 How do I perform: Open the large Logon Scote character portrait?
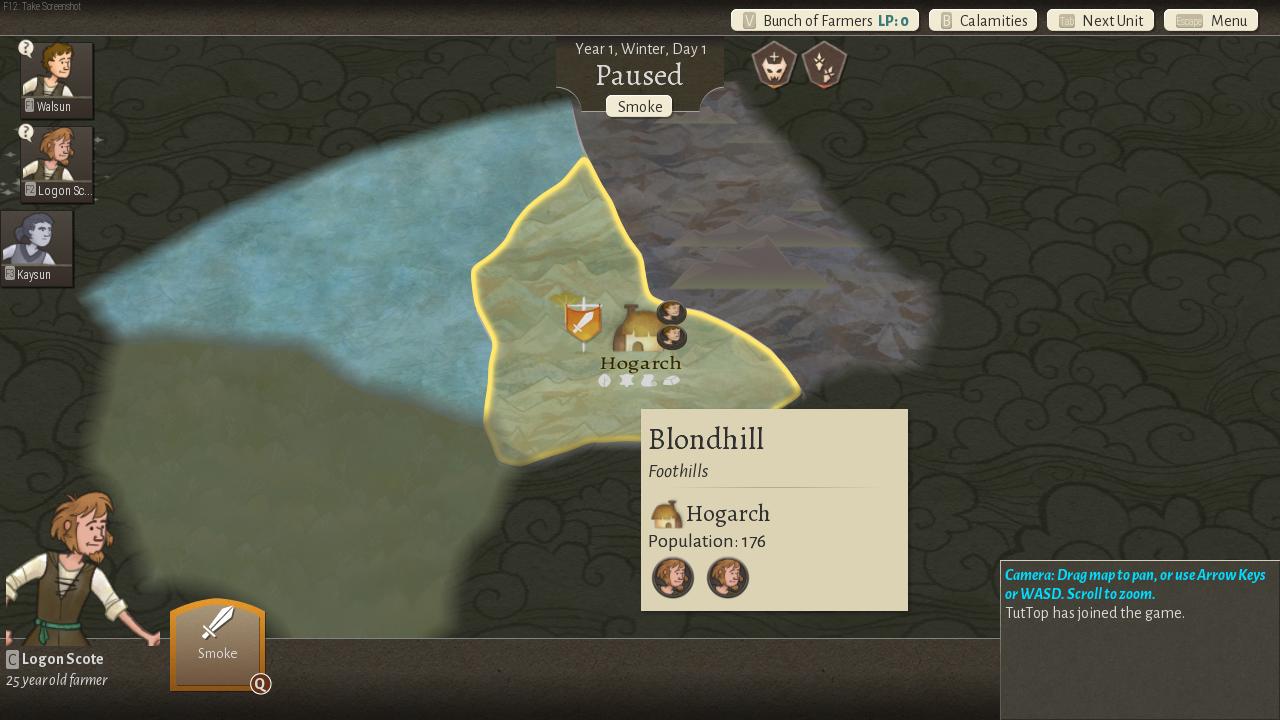tap(75, 570)
